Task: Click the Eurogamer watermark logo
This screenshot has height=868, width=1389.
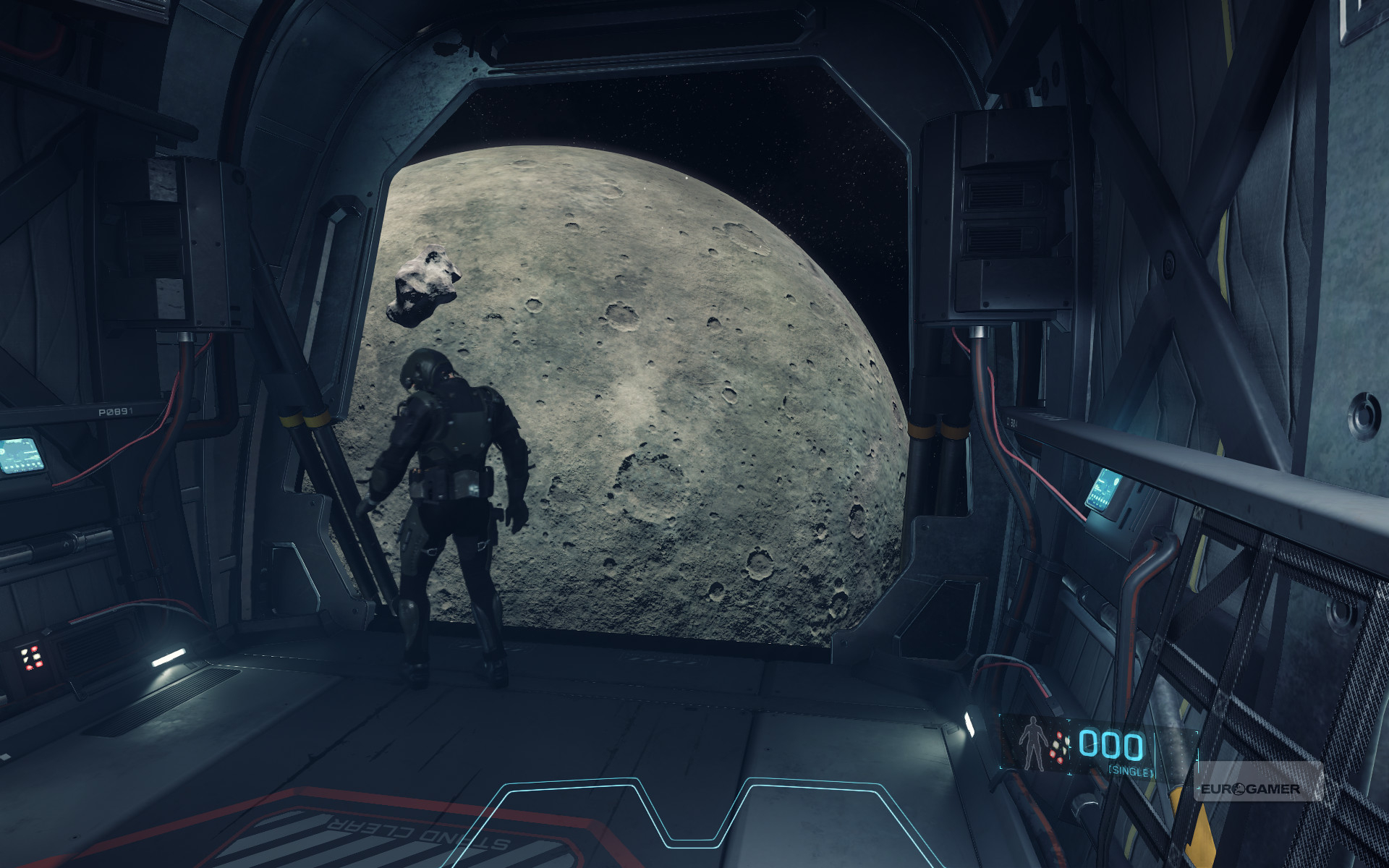Action: [1250, 788]
